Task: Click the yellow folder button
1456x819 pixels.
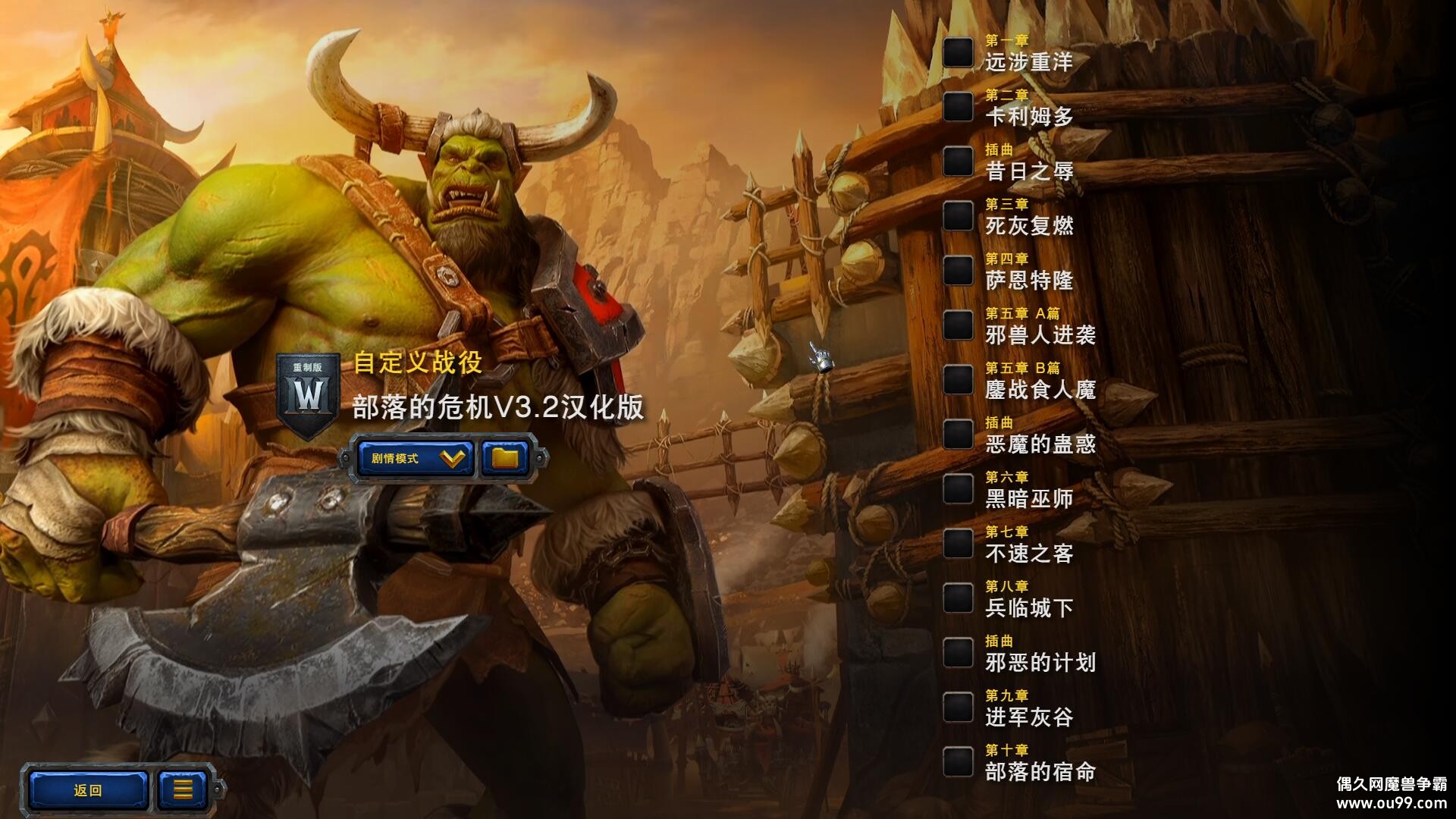Action: [x=505, y=458]
